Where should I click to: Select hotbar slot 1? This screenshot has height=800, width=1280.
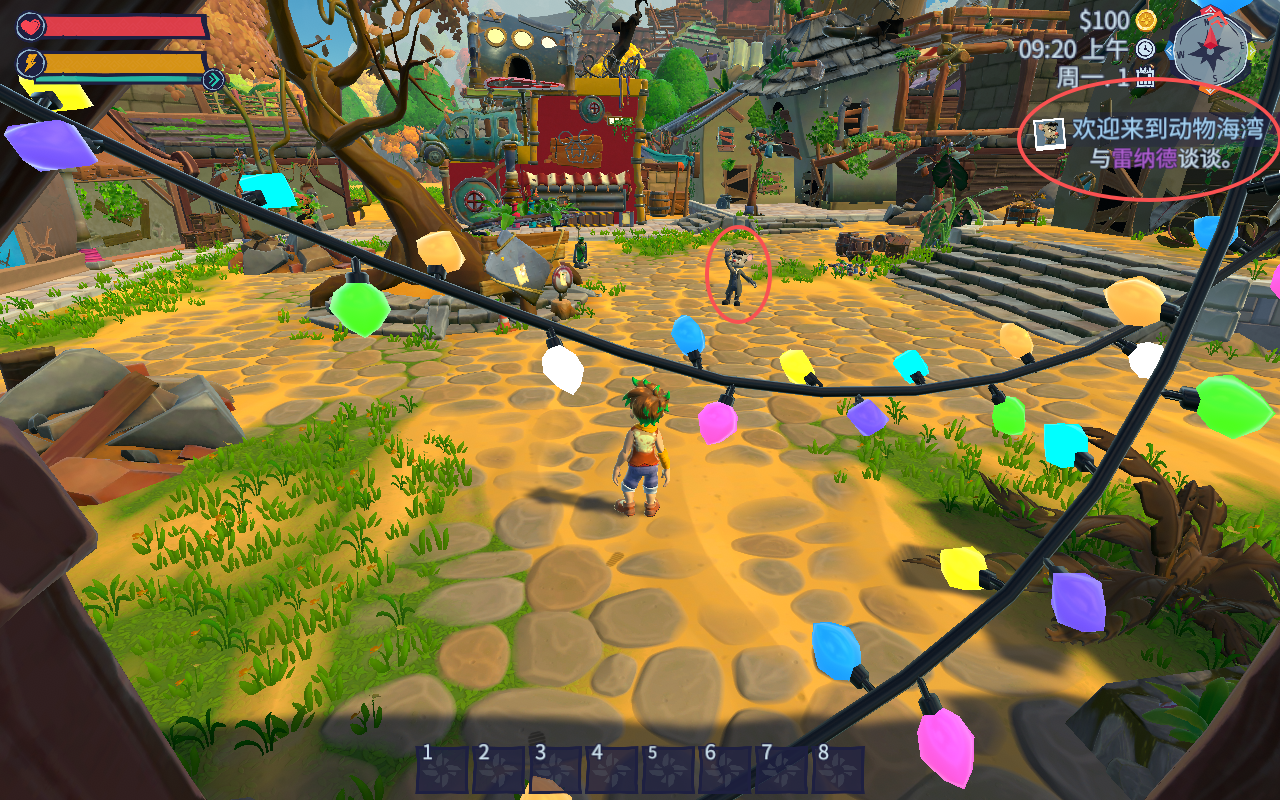pos(442,770)
